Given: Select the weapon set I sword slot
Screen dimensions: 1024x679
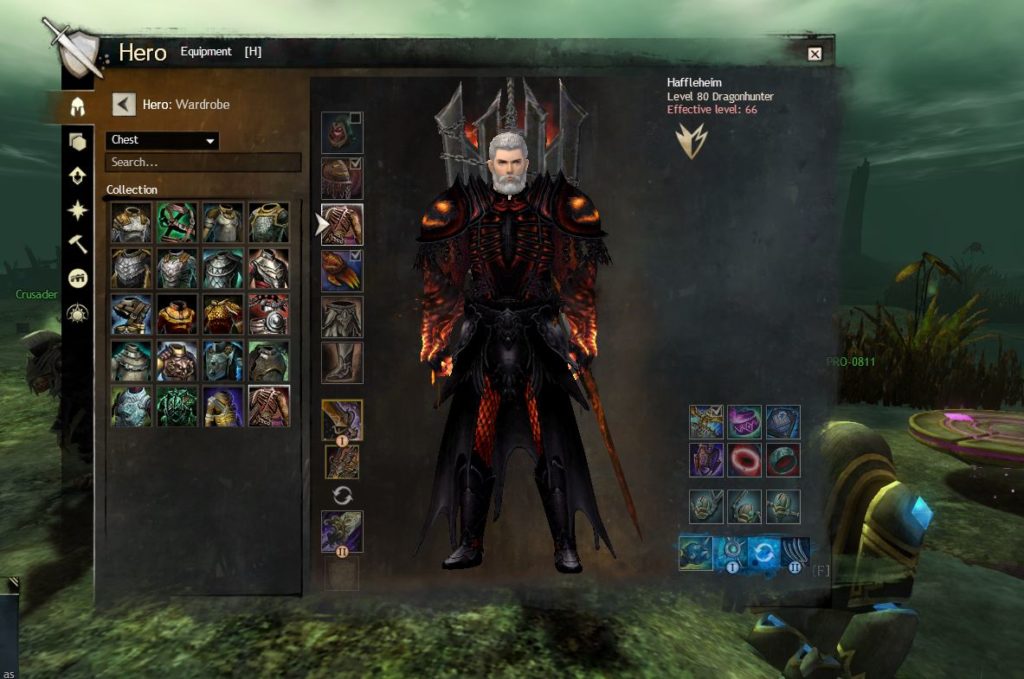Looking at the screenshot, I should (x=342, y=420).
